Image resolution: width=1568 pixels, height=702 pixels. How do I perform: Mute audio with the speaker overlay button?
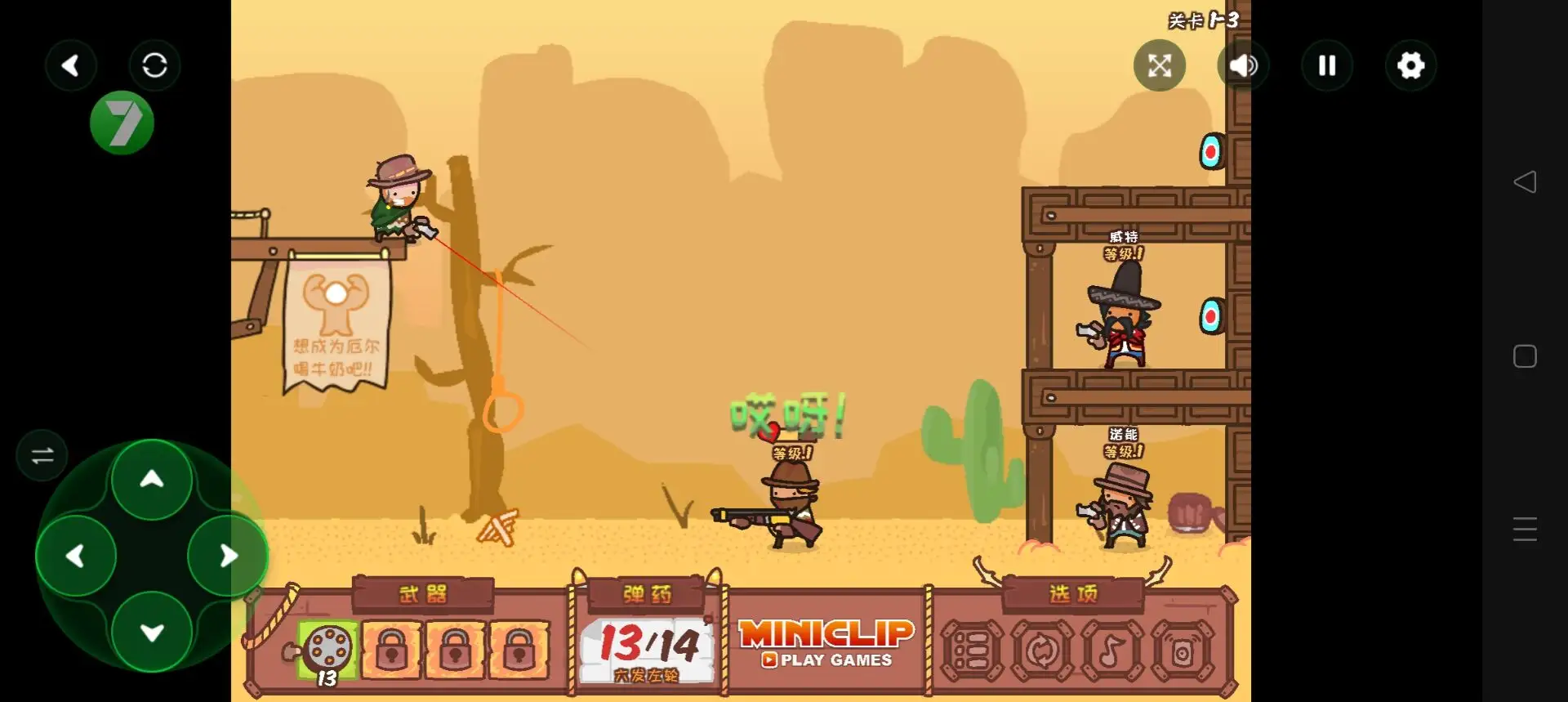point(1243,65)
